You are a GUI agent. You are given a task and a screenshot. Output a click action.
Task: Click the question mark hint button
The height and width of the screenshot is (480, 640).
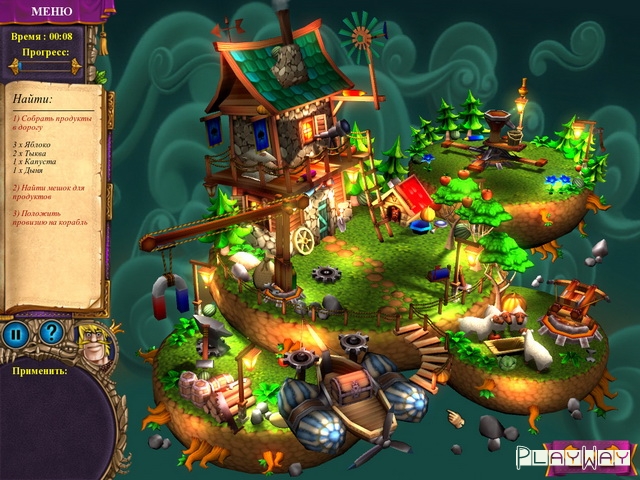click(x=51, y=333)
